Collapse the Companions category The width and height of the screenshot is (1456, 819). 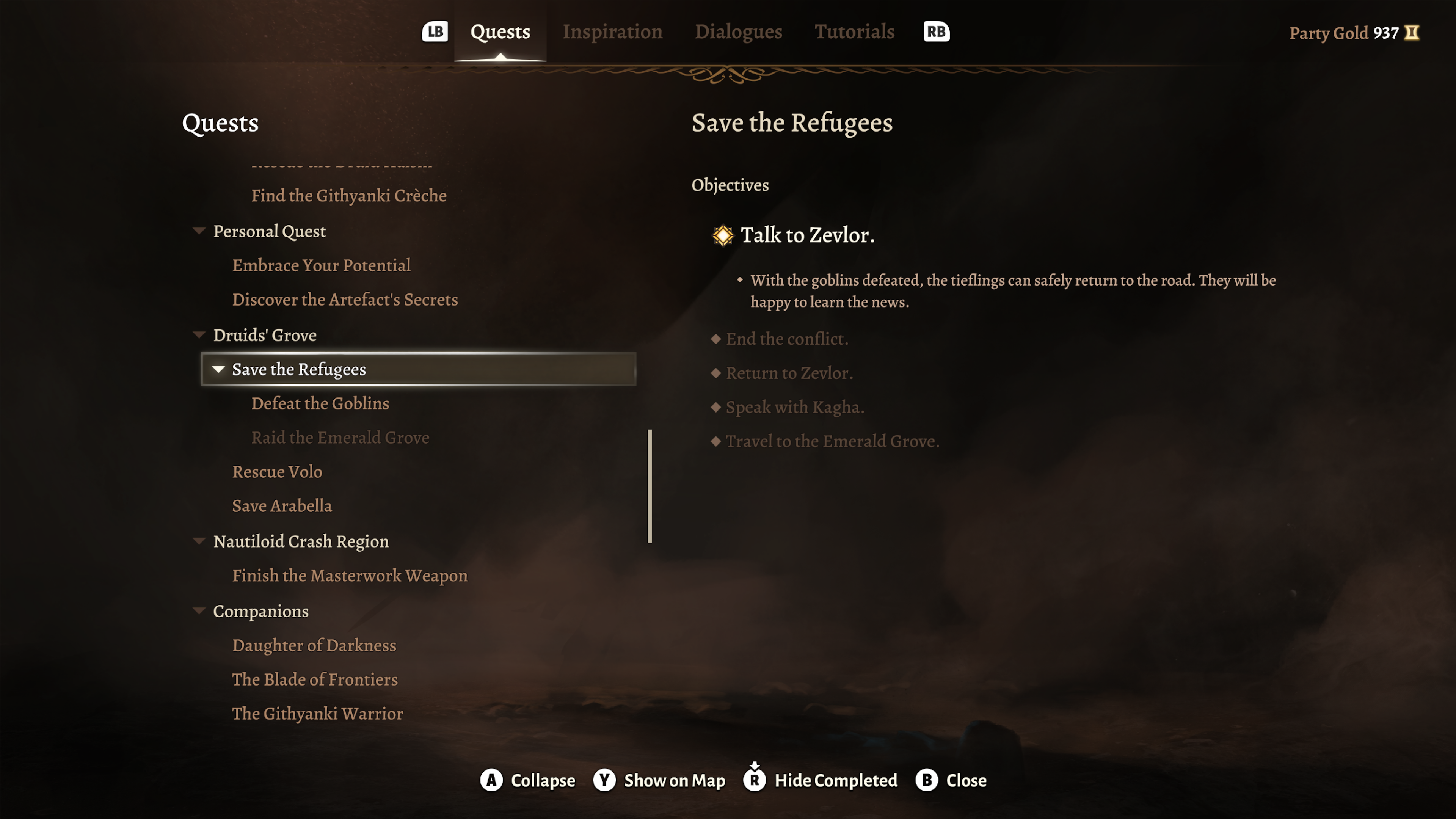(199, 611)
